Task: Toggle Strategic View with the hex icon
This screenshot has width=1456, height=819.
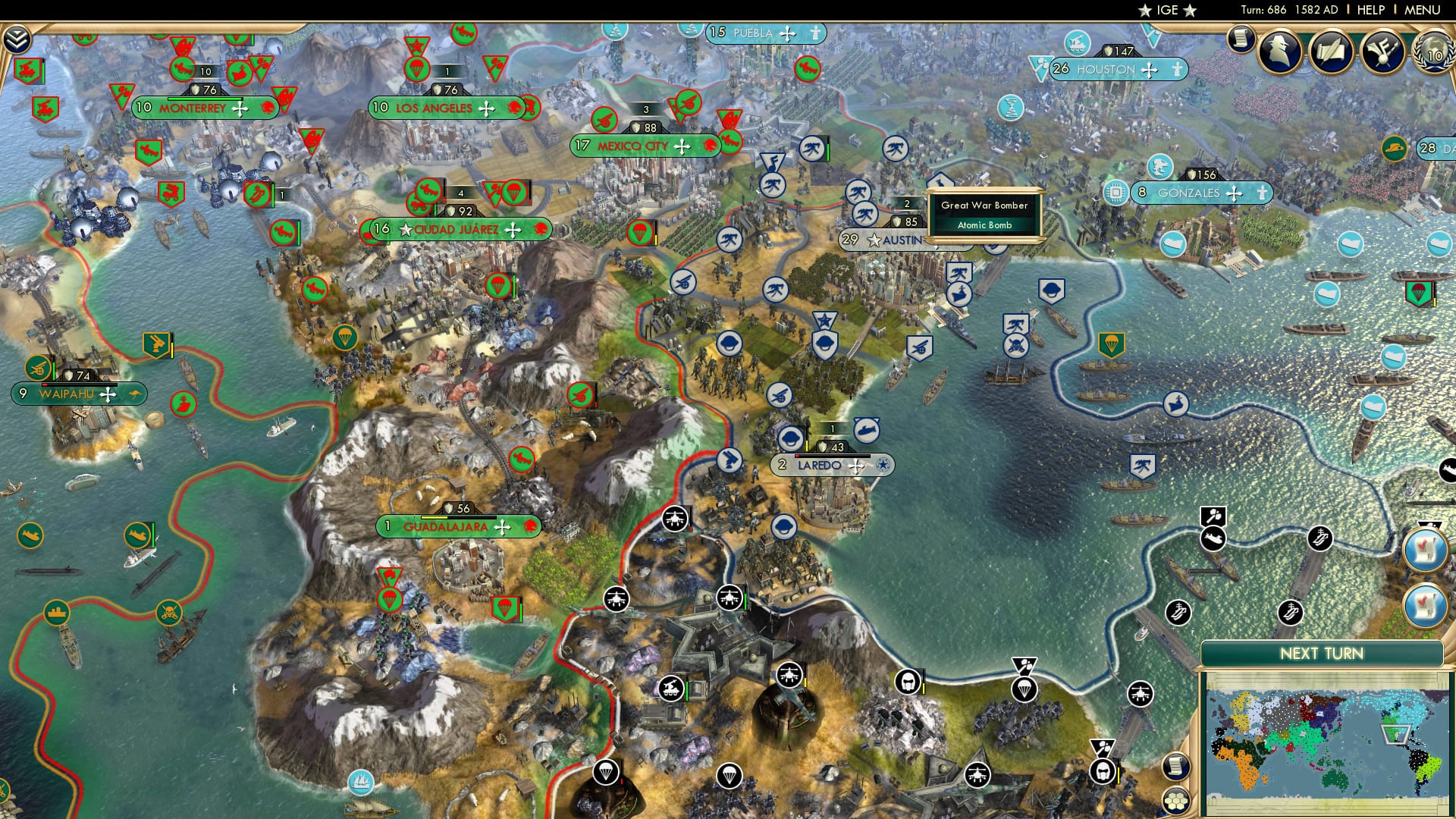Action: click(1175, 799)
